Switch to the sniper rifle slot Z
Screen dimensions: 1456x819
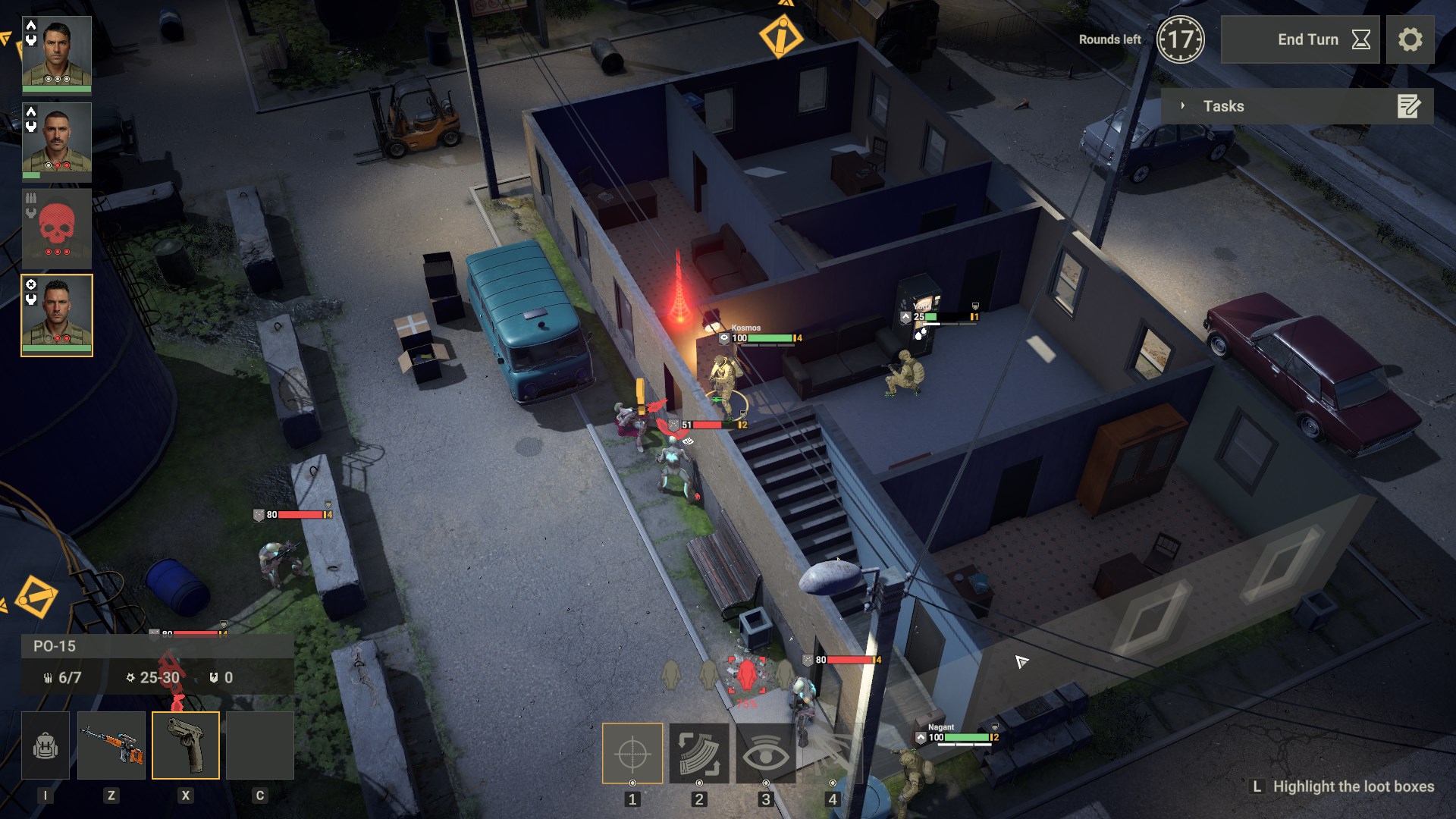coord(113,745)
